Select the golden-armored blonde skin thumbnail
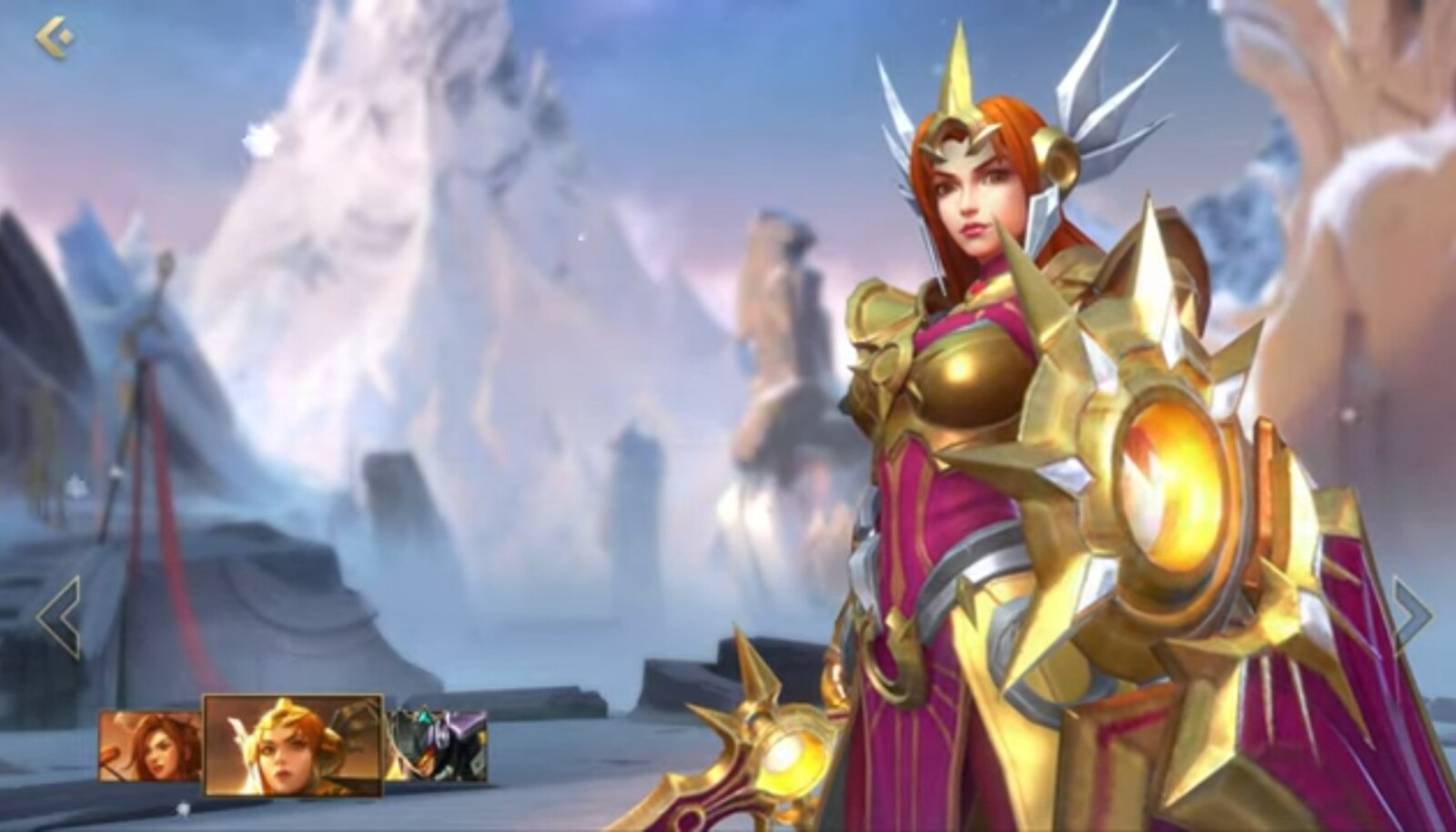 click(x=292, y=745)
